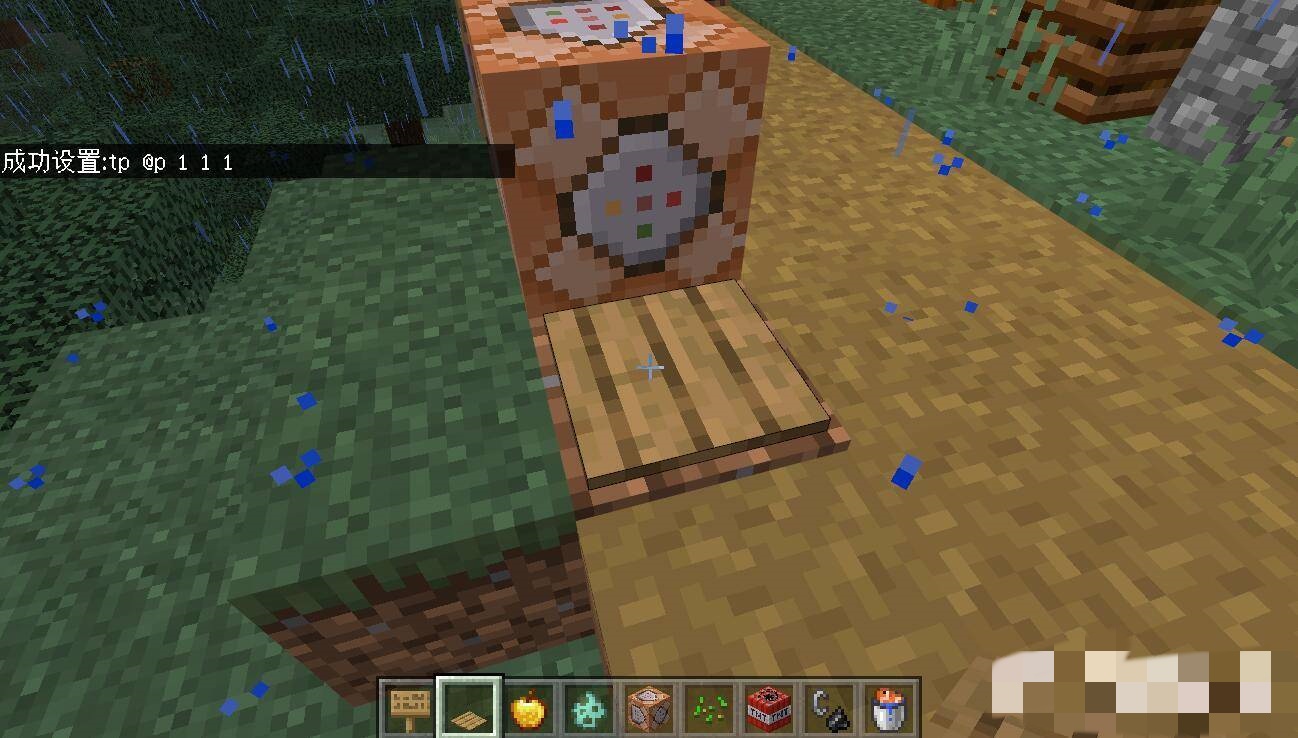Screen dimensions: 1298x738
Task: Select the wooden pressure plate slot
Action: tap(468, 708)
